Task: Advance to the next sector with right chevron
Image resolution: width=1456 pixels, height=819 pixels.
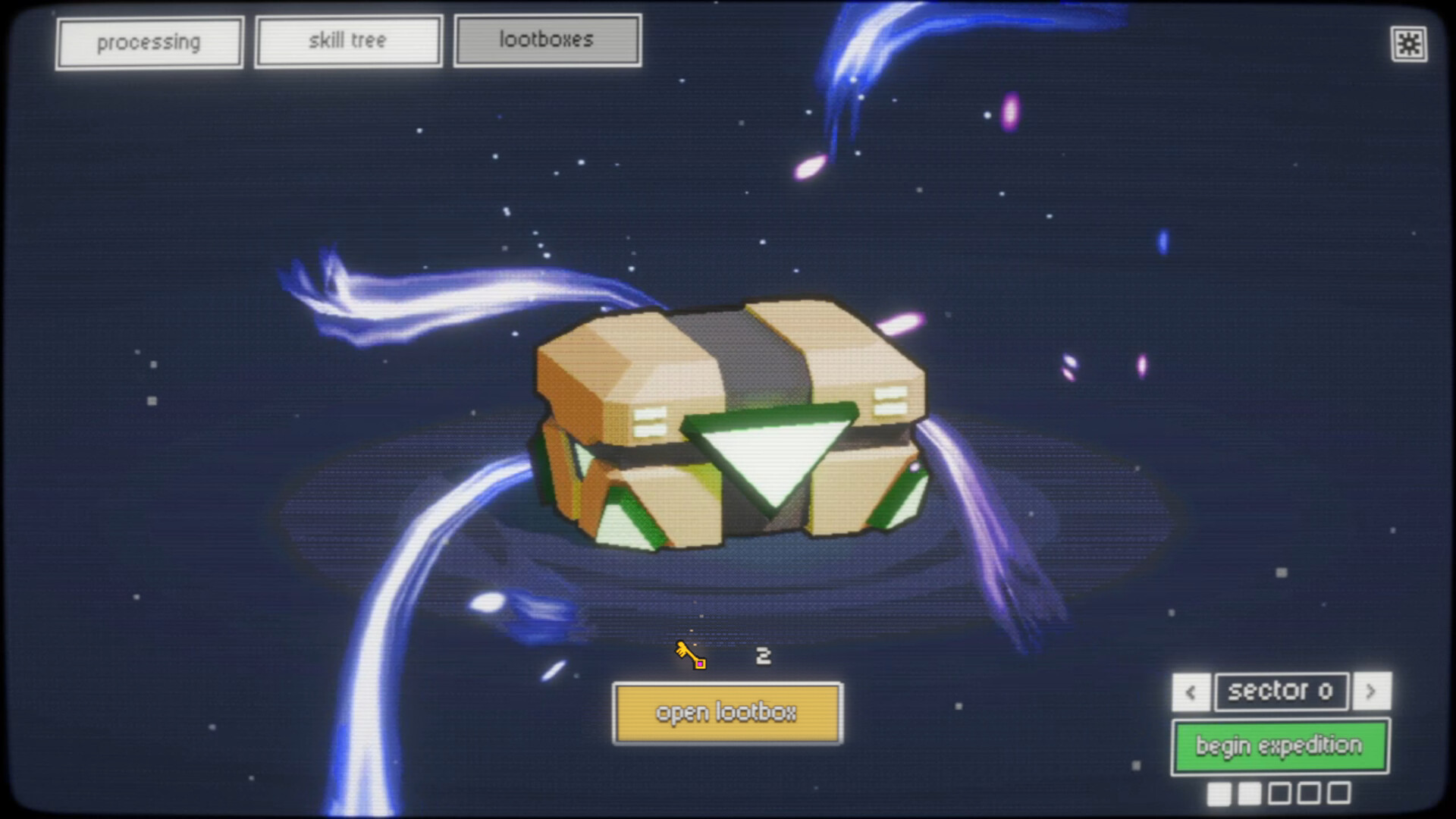Action: click(1372, 692)
